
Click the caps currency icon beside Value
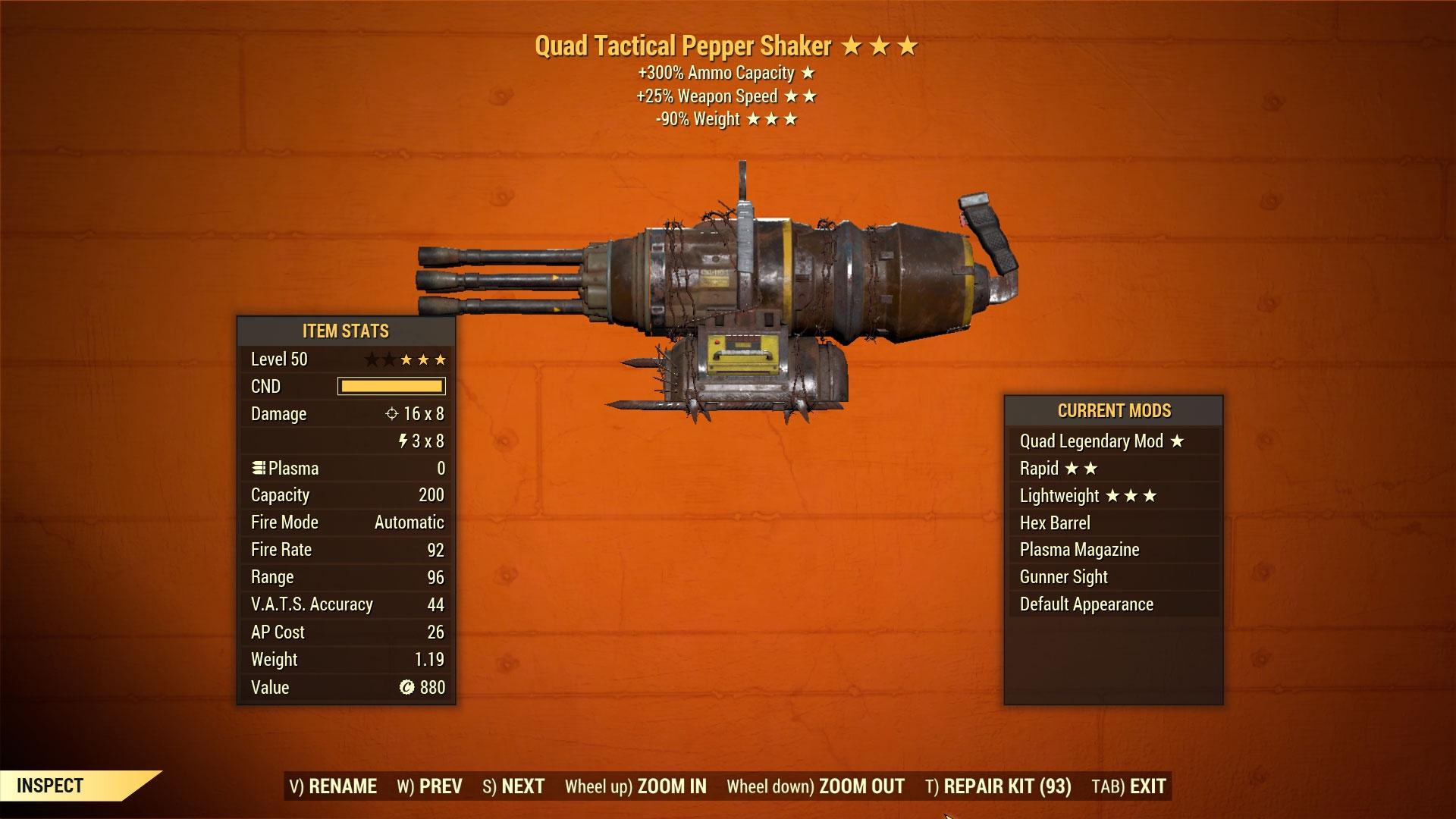click(407, 687)
